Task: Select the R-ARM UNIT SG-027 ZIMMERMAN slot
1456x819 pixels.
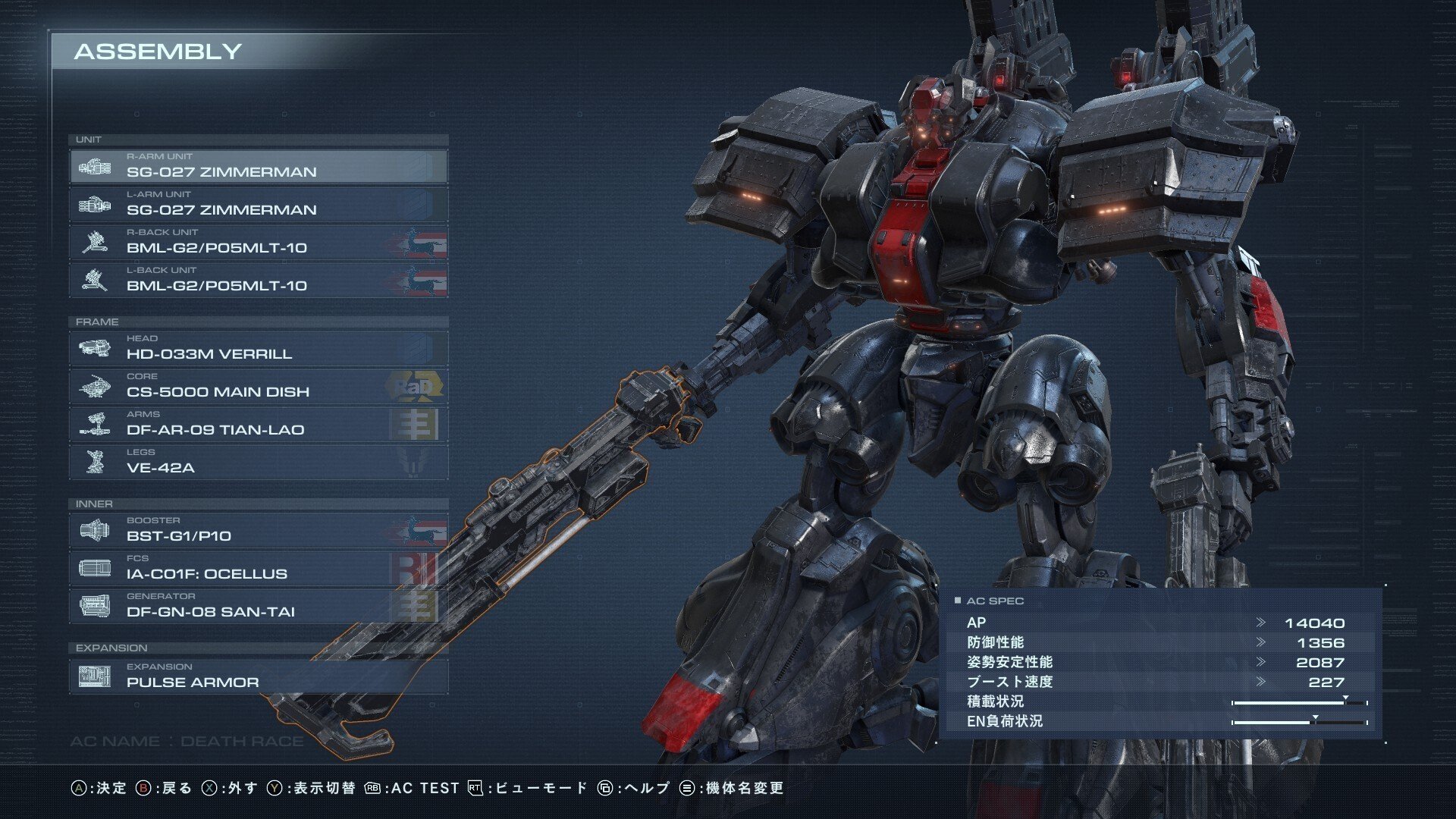Action: click(258, 166)
